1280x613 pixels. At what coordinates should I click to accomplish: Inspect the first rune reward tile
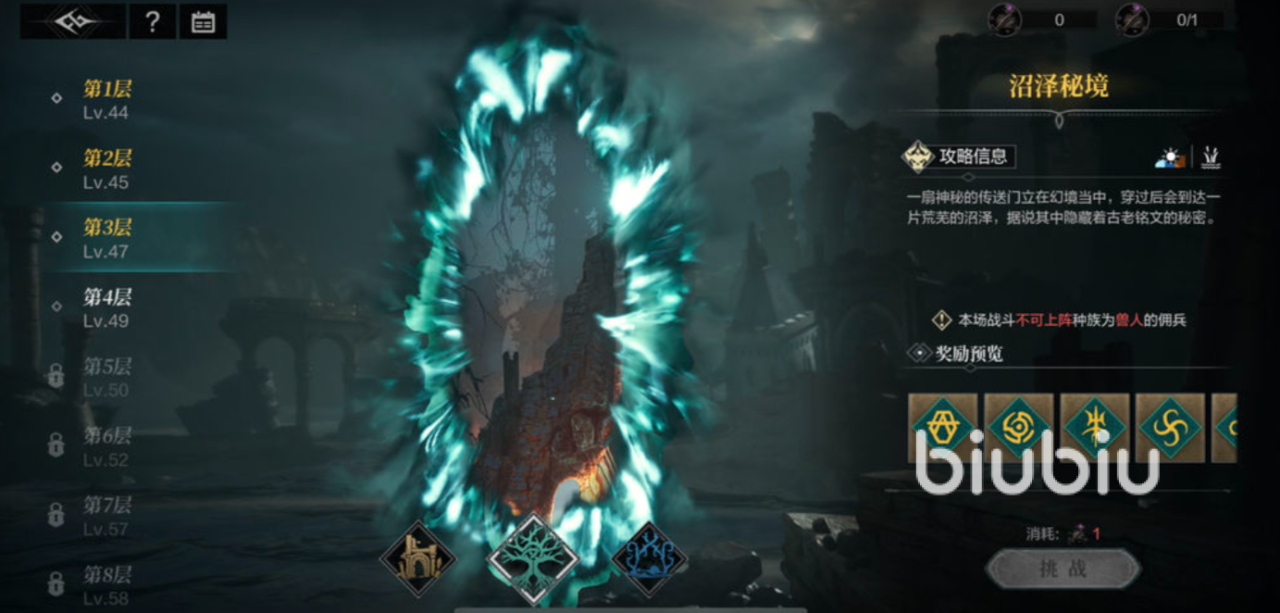(x=943, y=427)
